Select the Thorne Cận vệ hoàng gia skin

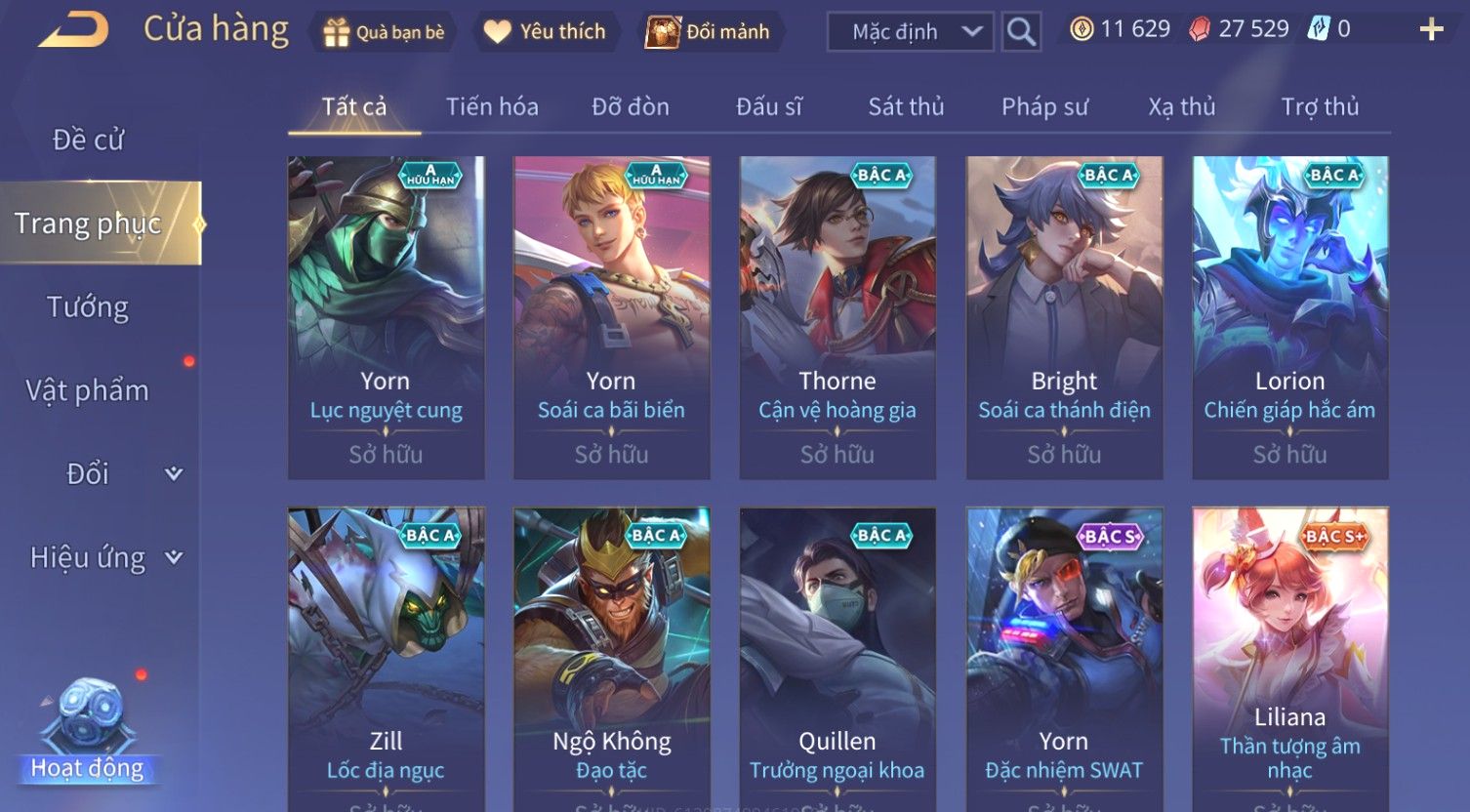click(x=837, y=317)
